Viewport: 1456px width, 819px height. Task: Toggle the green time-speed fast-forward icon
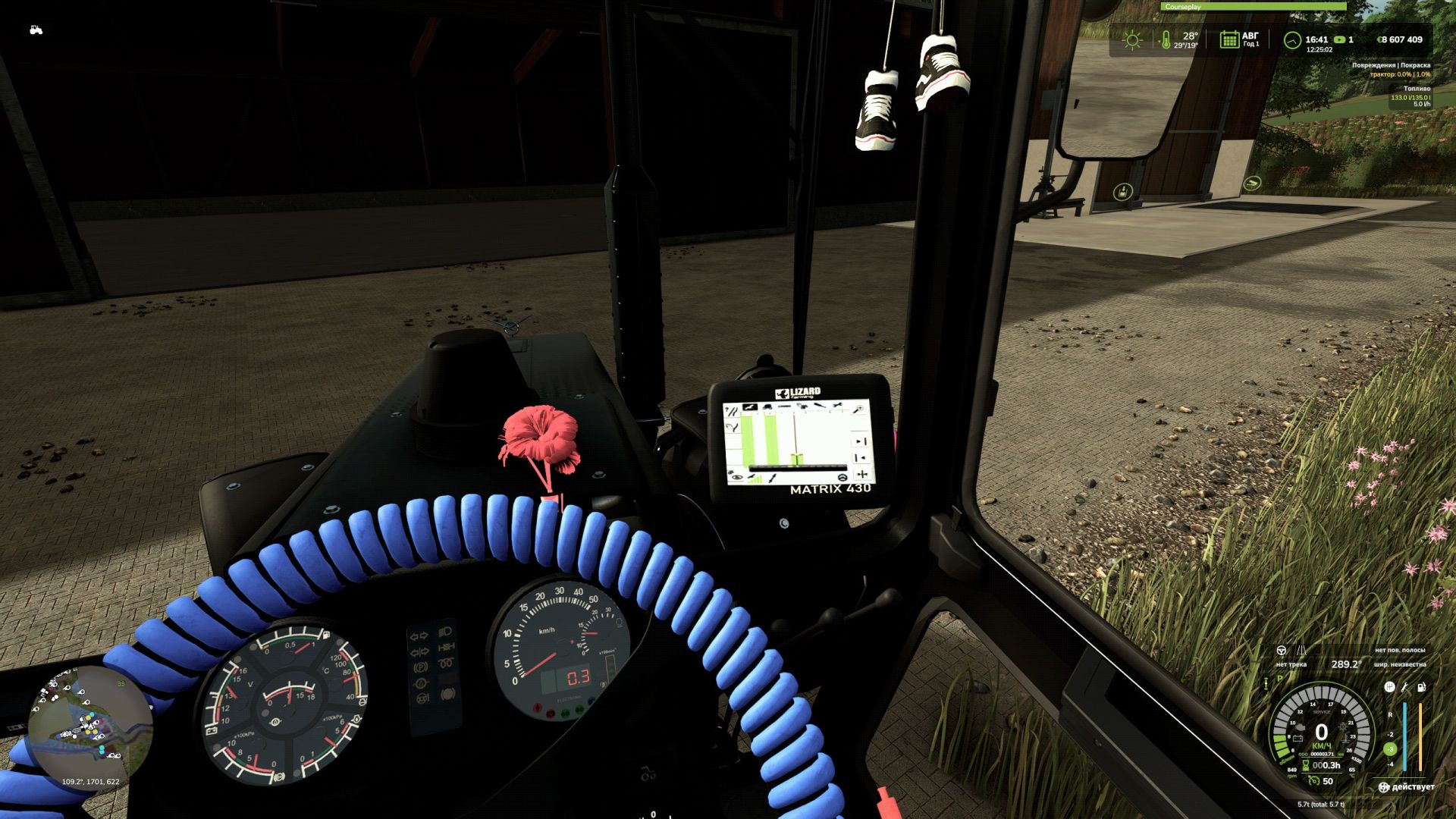pyautogui.click(x=1339, y=39)
